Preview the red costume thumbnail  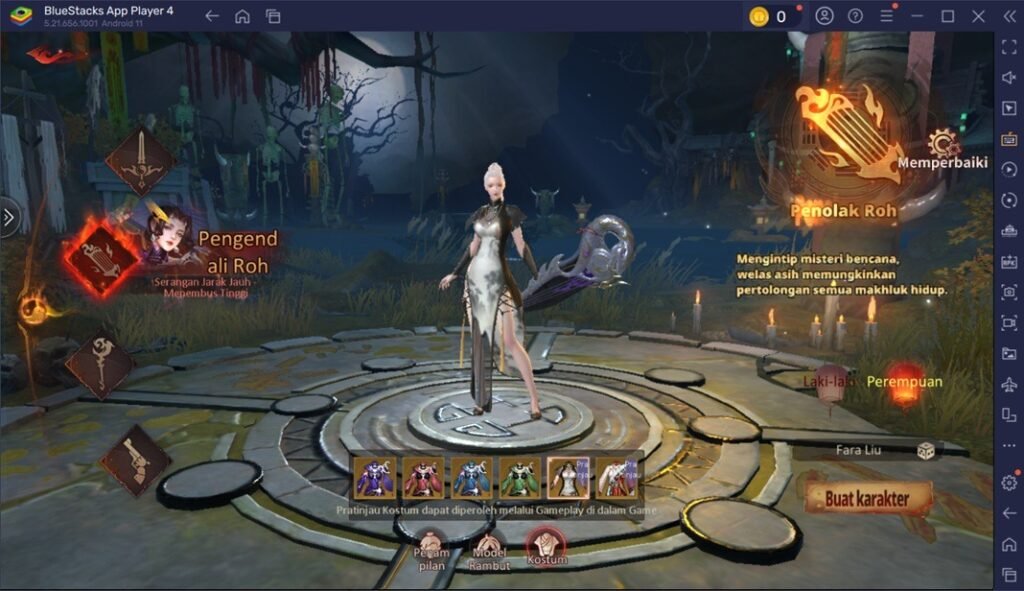tap(422, 478)
